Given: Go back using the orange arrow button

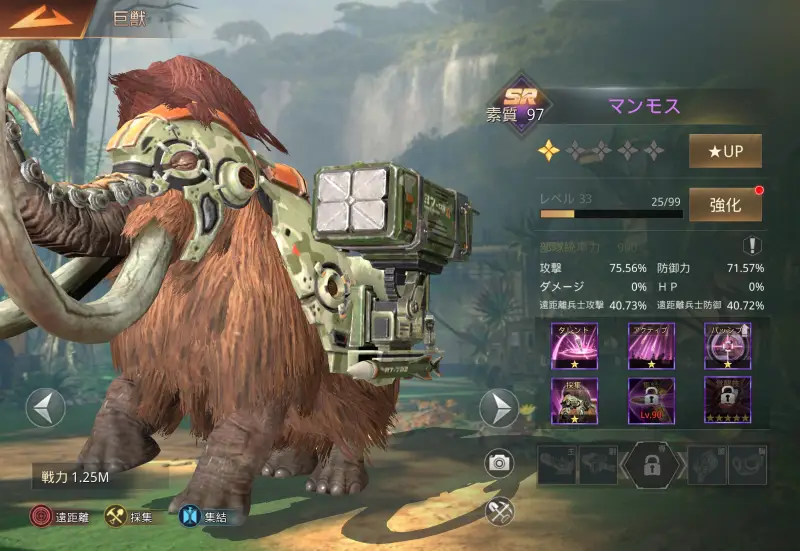Looking at the screenshot, I should pos(42,17).
